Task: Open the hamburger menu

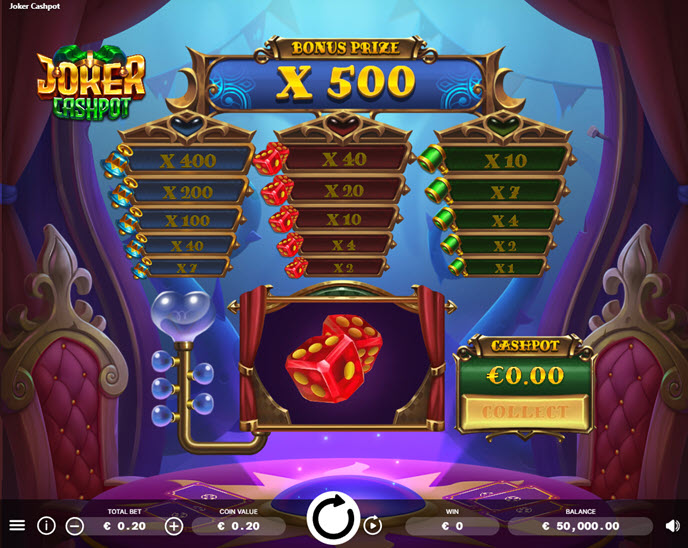Action: pos(17,525)
